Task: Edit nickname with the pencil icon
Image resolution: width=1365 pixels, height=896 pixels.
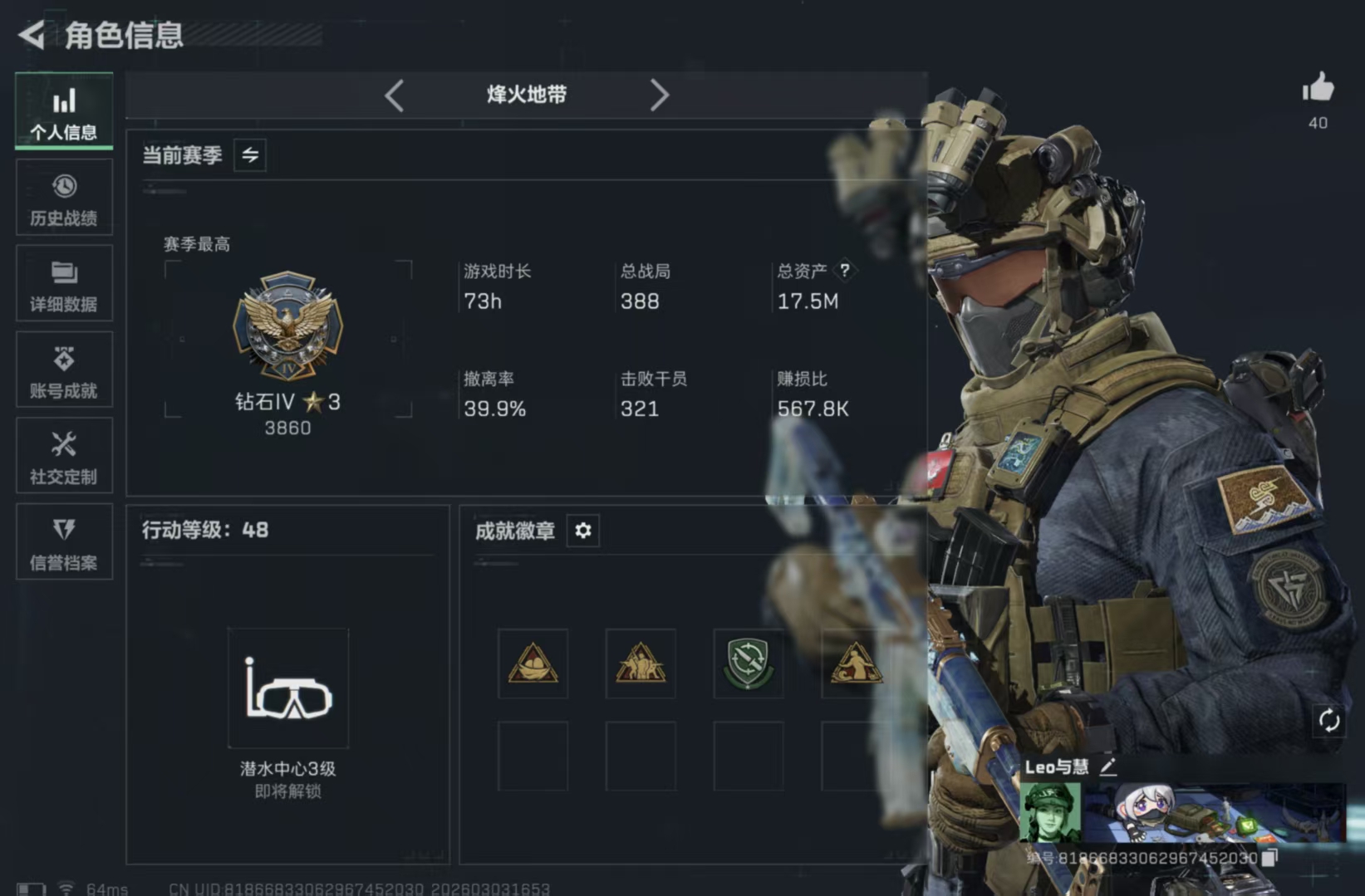Action: tap(1108, 768)
